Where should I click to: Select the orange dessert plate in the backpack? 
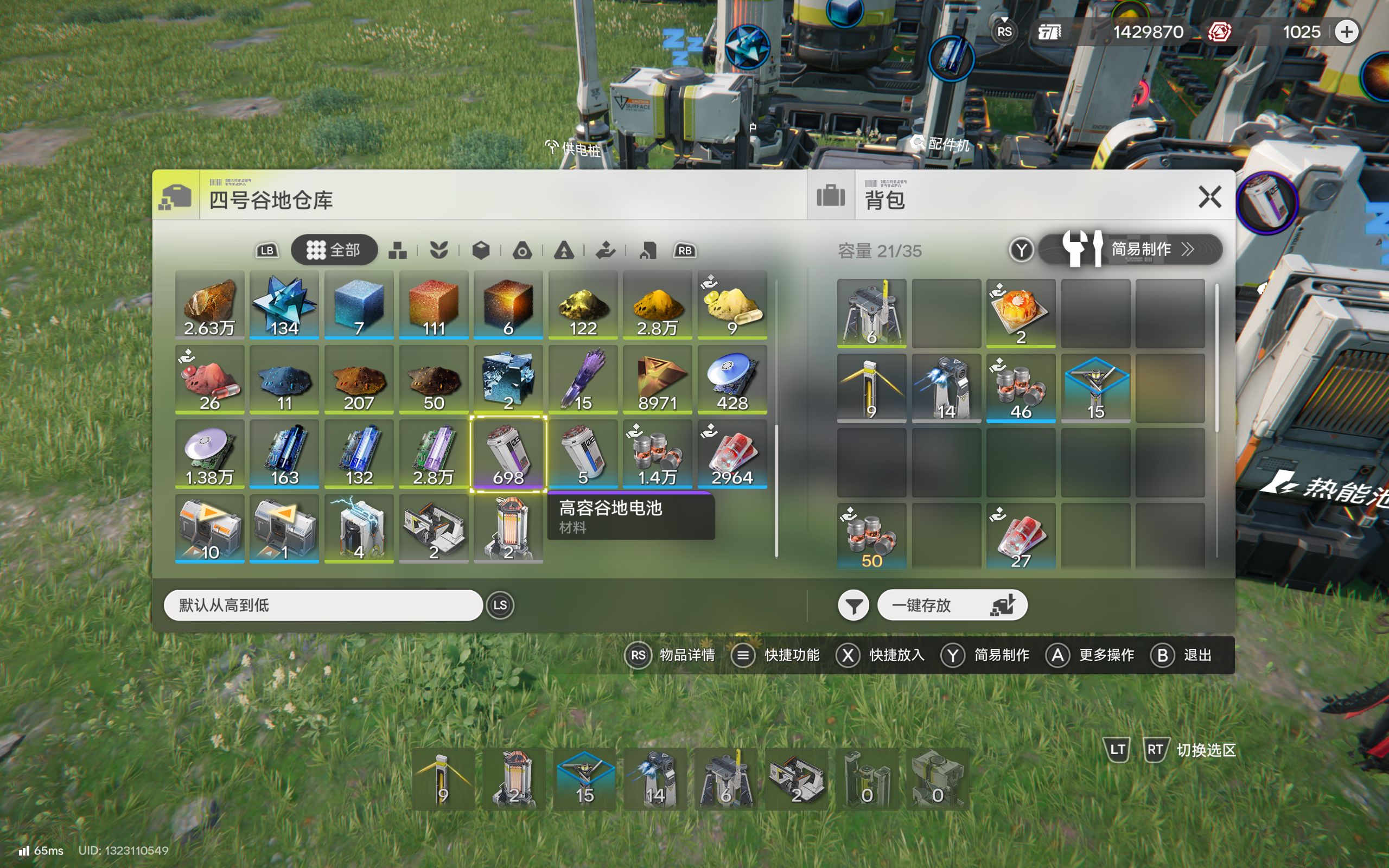(1021, 313)
